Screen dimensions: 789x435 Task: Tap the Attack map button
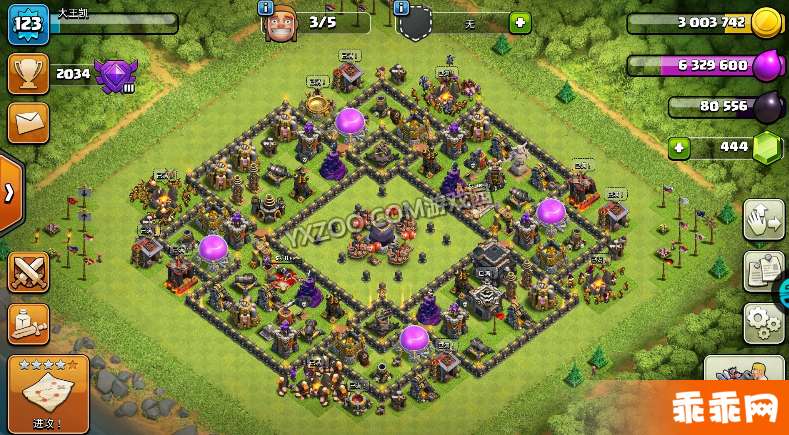[47, 395]
